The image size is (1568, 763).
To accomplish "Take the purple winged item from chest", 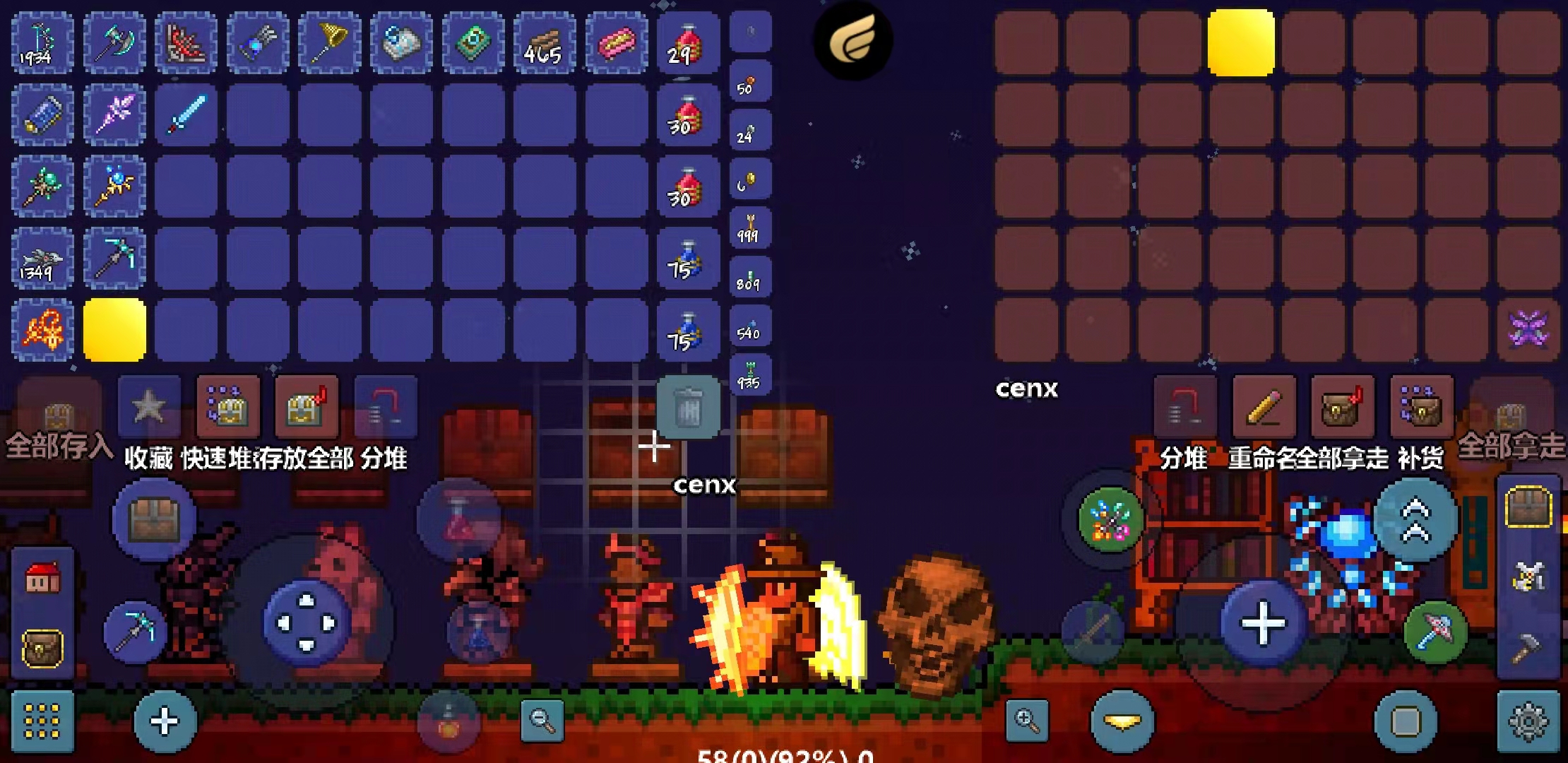I will pos(1528,329).
